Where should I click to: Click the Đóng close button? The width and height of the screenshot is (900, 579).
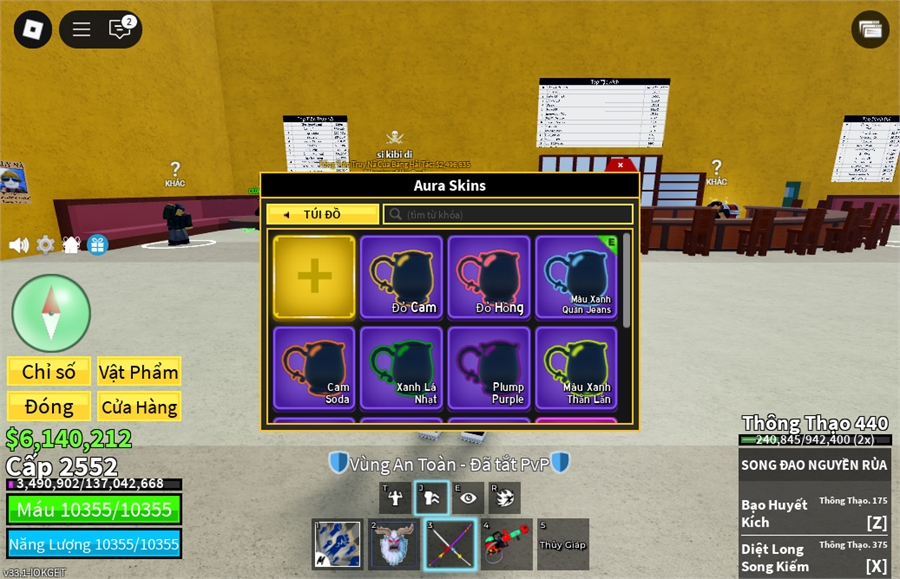pyautogui.click(x=49, y=406)
